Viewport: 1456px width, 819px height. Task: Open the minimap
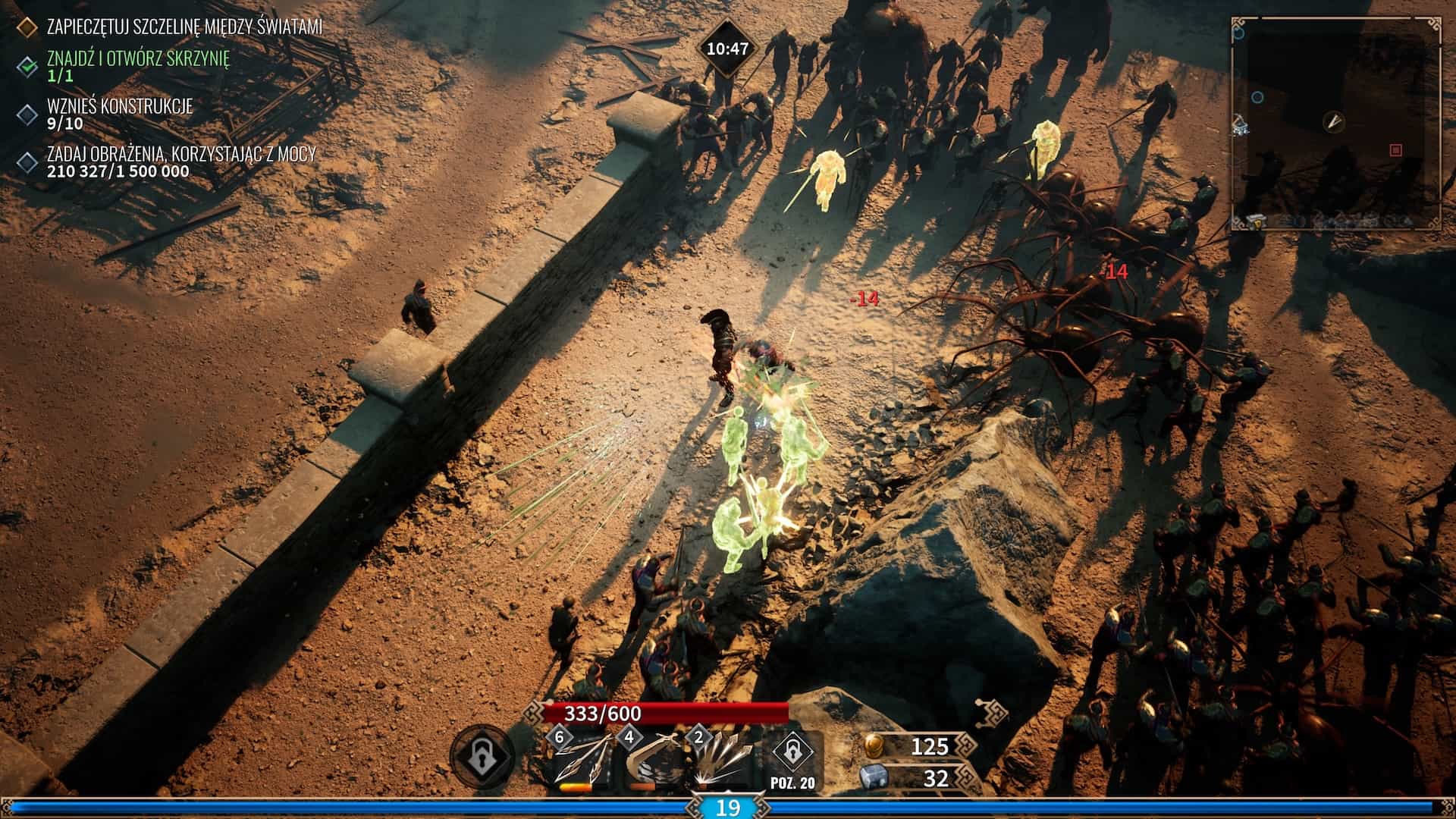pos(1336,123)
